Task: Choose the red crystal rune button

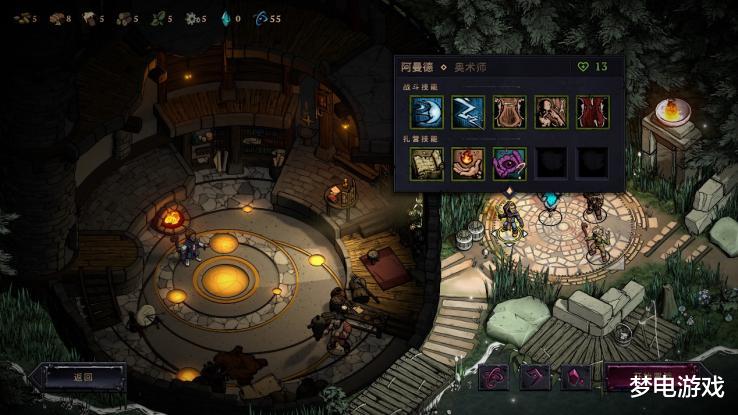Action: click(575, 377)
